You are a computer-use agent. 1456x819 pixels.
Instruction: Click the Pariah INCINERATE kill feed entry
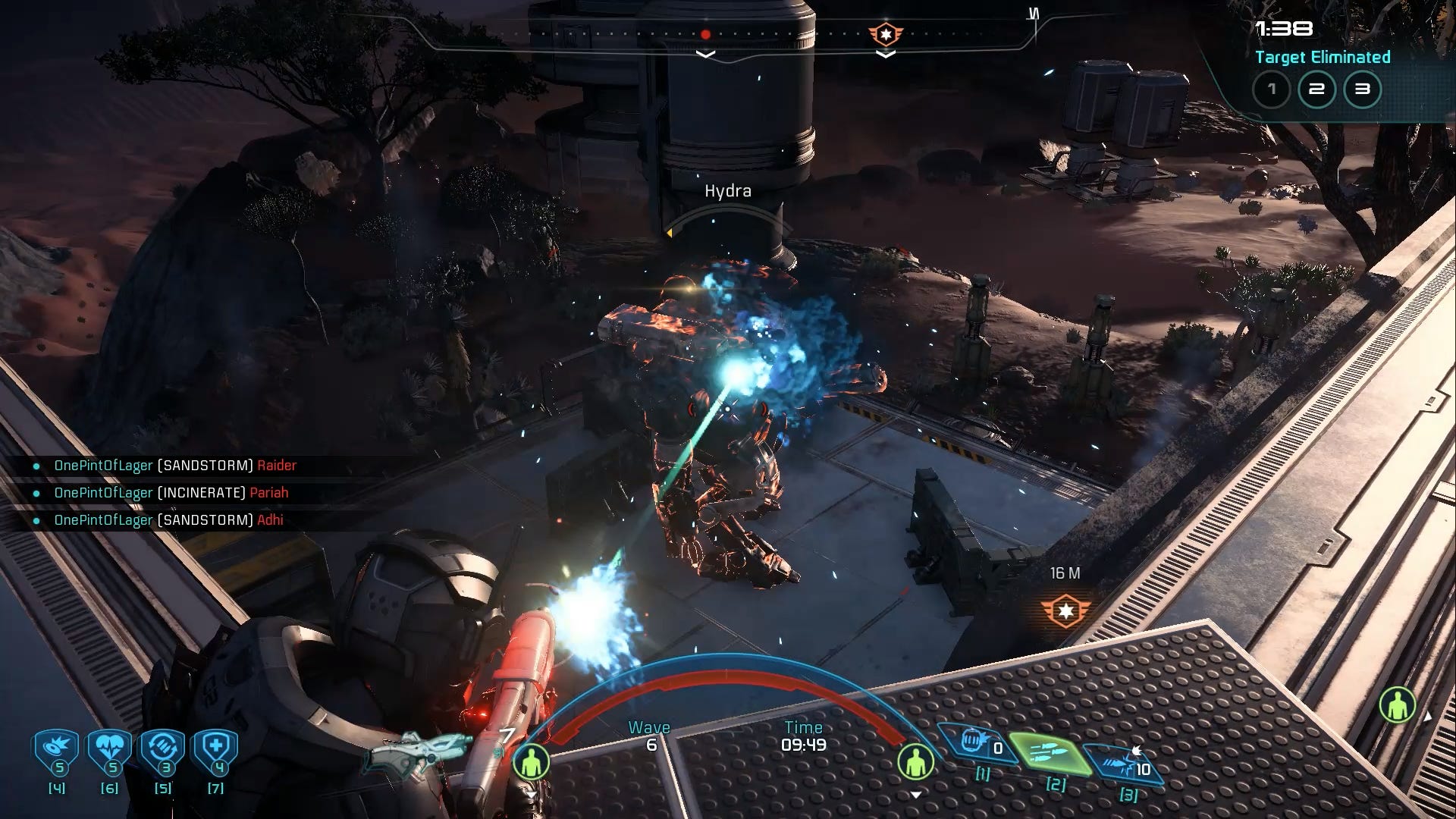[171, 493]
